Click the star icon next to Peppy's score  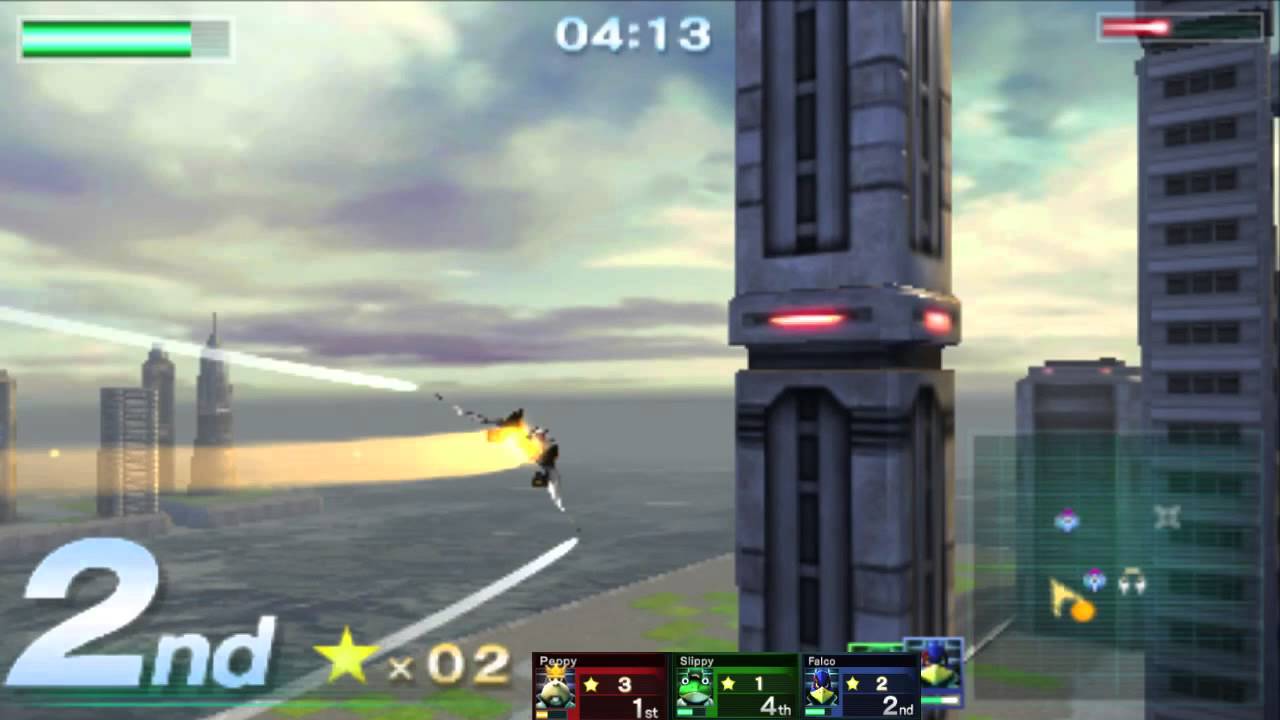tap(590, 685)
